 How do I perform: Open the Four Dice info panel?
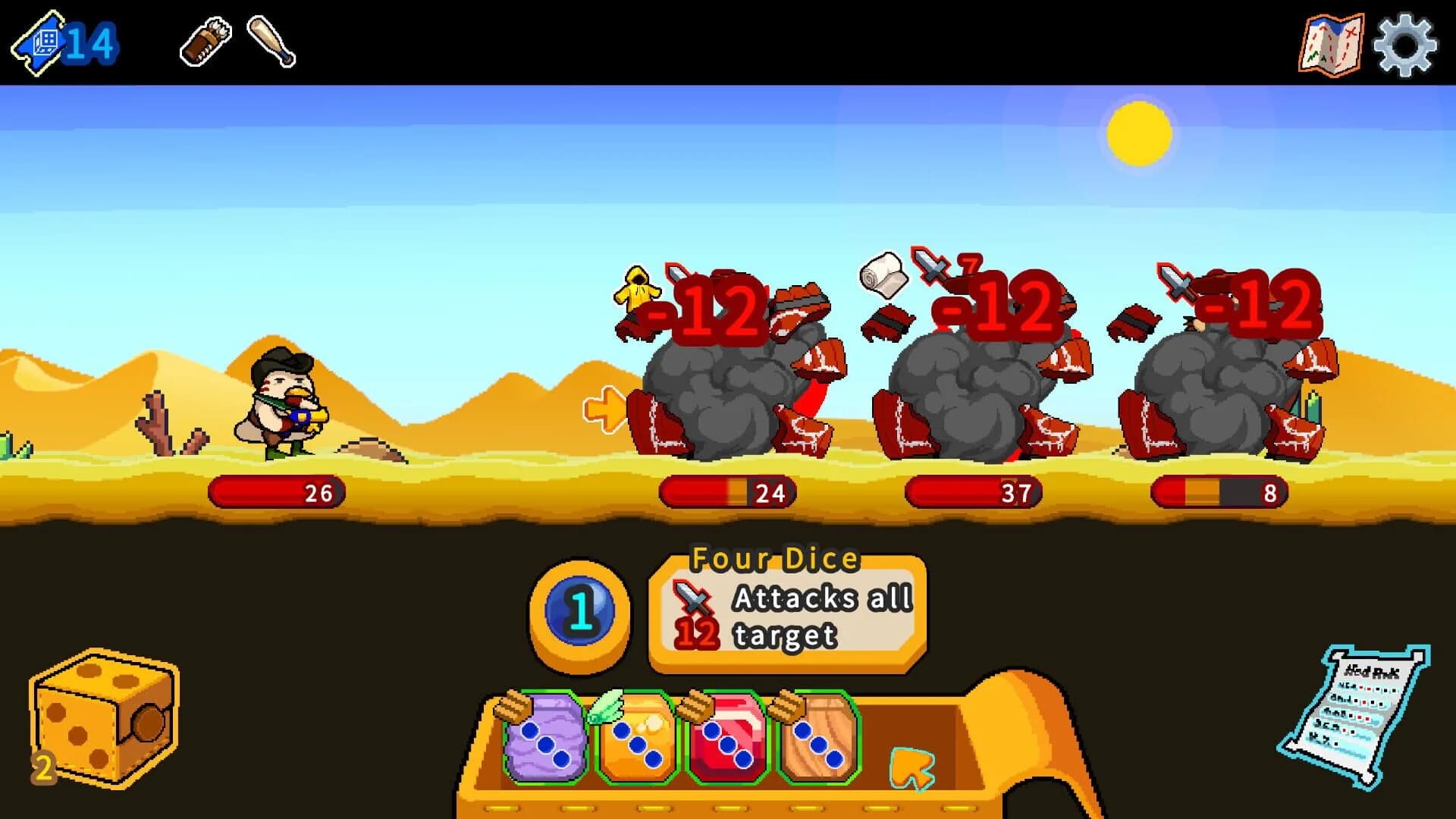coord(785,614)
